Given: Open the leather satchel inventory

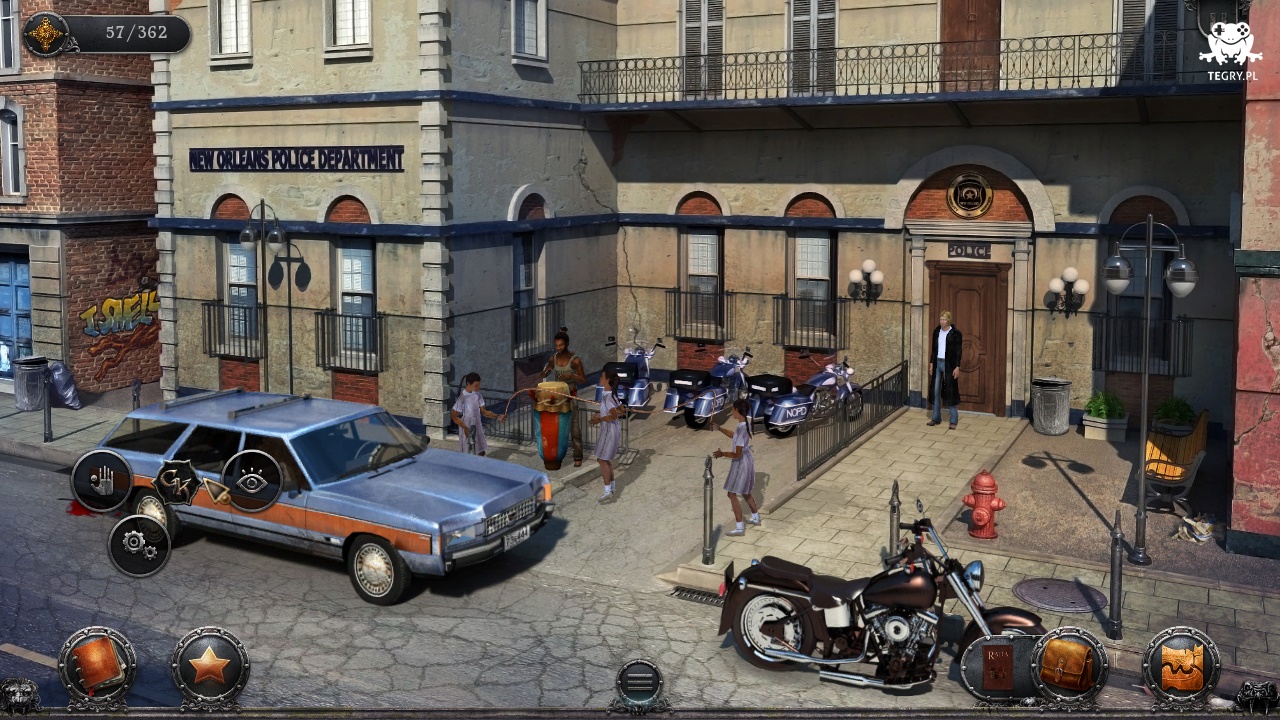Looking at the screenshot, I should (1068, 665).
